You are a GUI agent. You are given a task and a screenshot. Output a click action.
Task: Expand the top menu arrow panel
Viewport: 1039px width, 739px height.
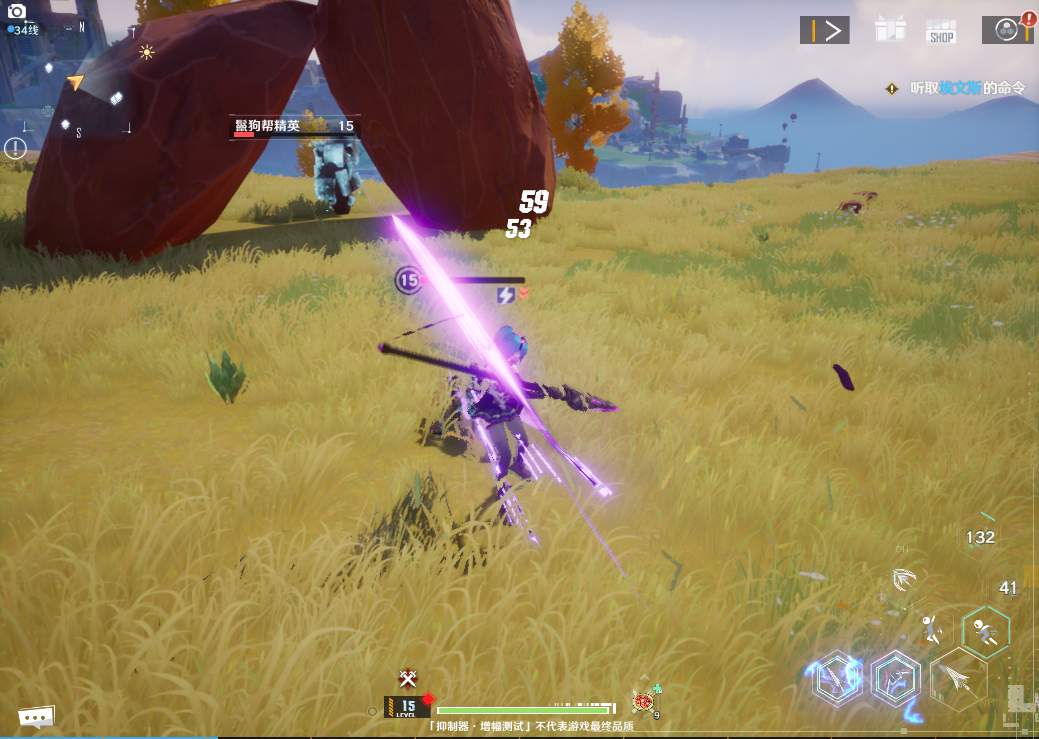coord(824,30)
